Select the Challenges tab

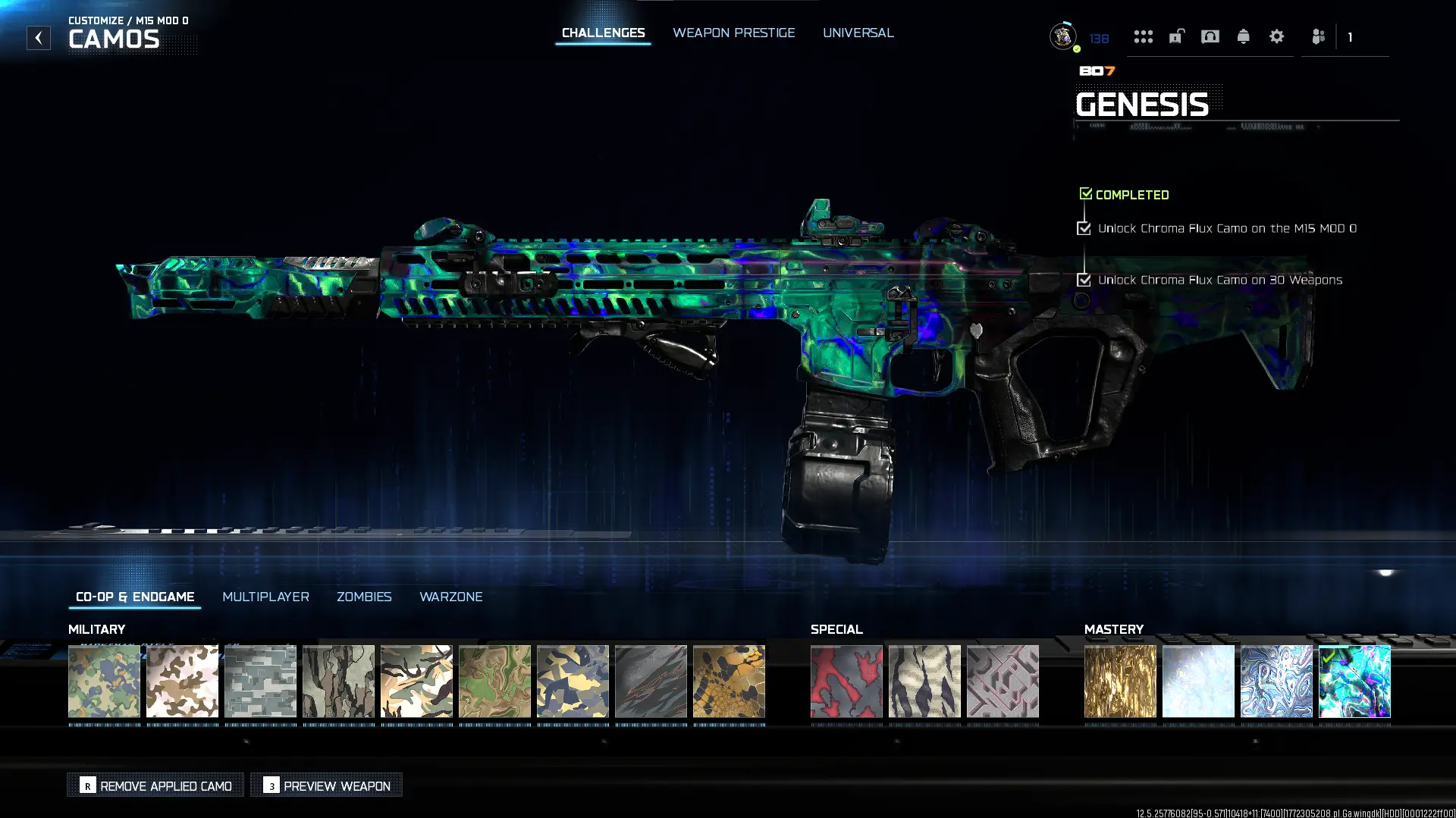(x=603, y=33)
